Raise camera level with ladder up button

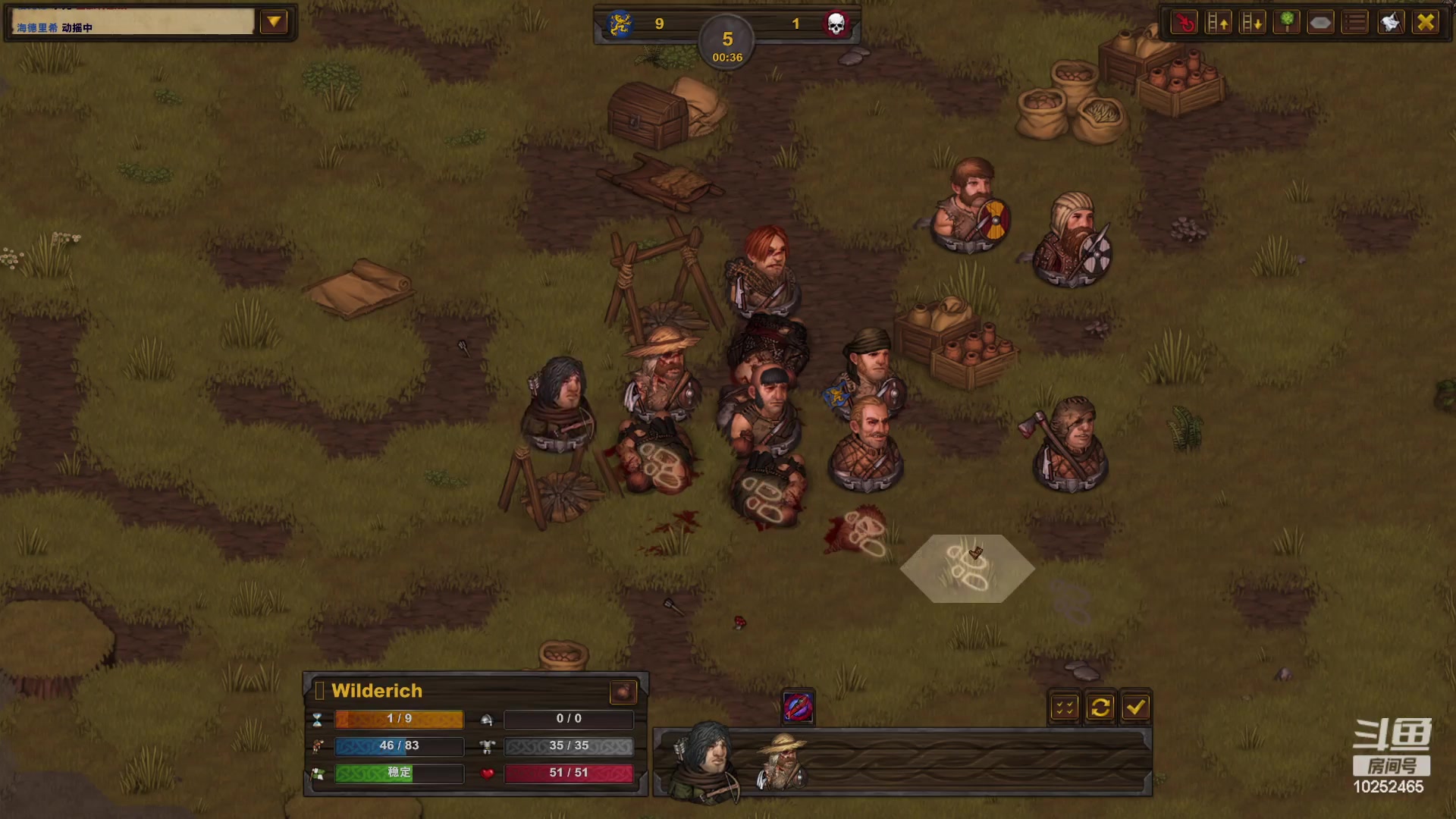[1218, 23]
